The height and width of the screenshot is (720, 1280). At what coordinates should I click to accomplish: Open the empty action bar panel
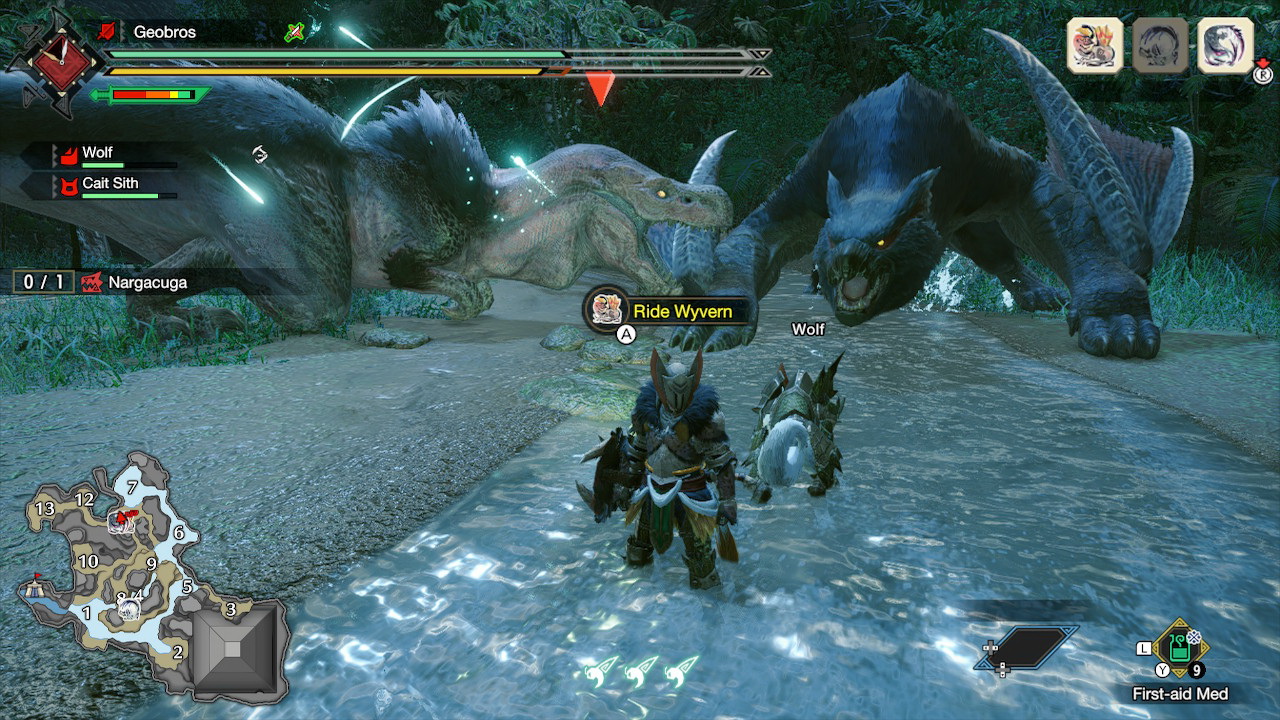pos(1027,647)
